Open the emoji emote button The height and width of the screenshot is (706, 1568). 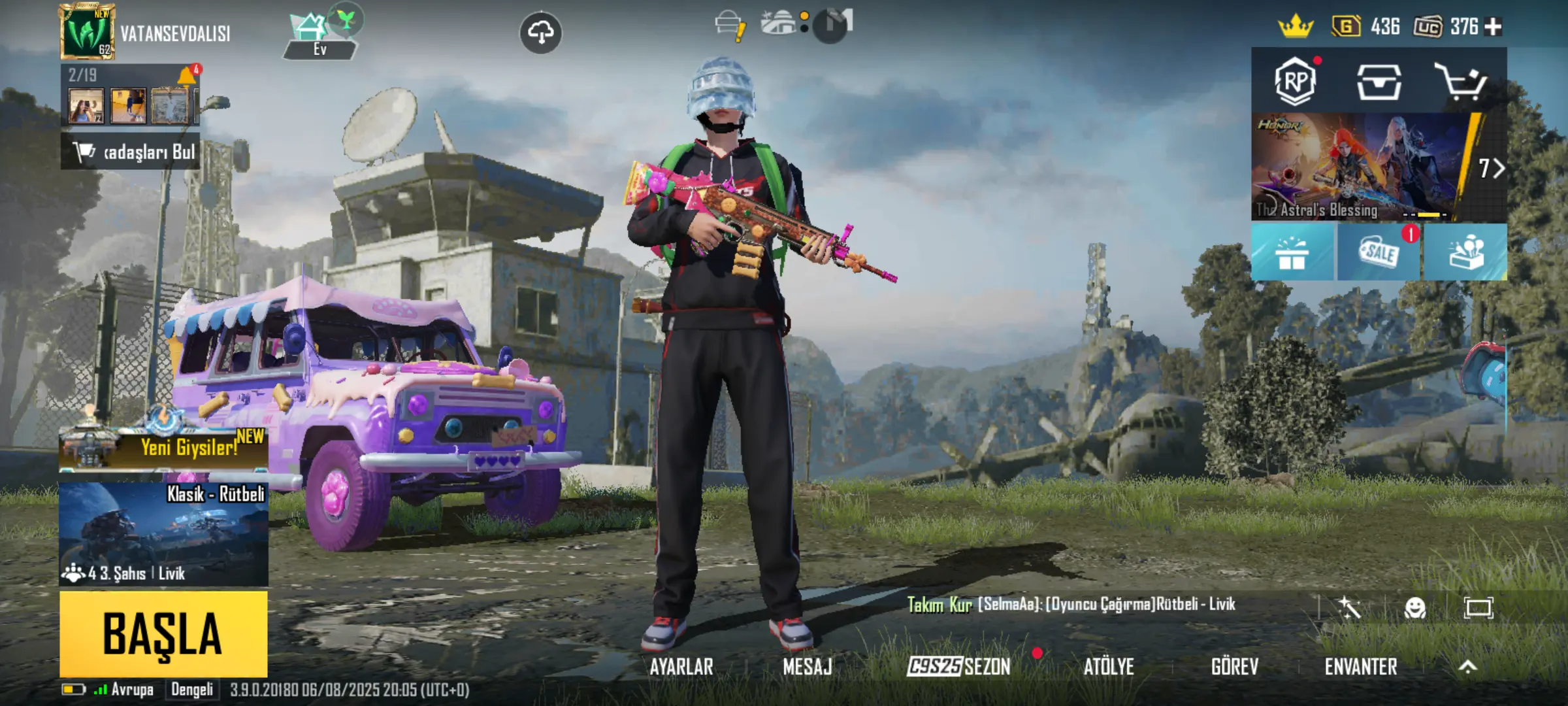(1414, 609)
